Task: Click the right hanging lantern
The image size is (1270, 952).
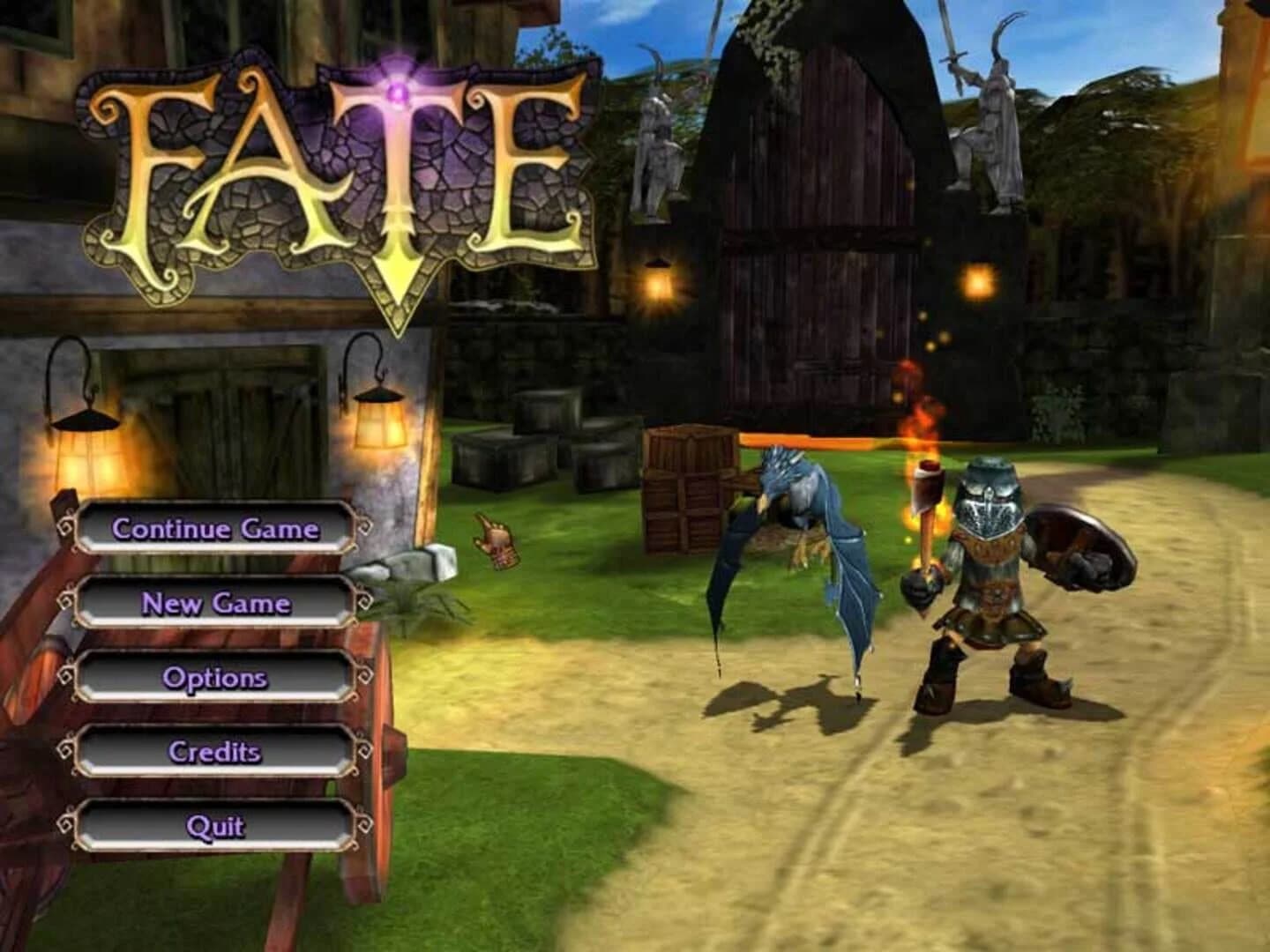Action: pos(381,423)
